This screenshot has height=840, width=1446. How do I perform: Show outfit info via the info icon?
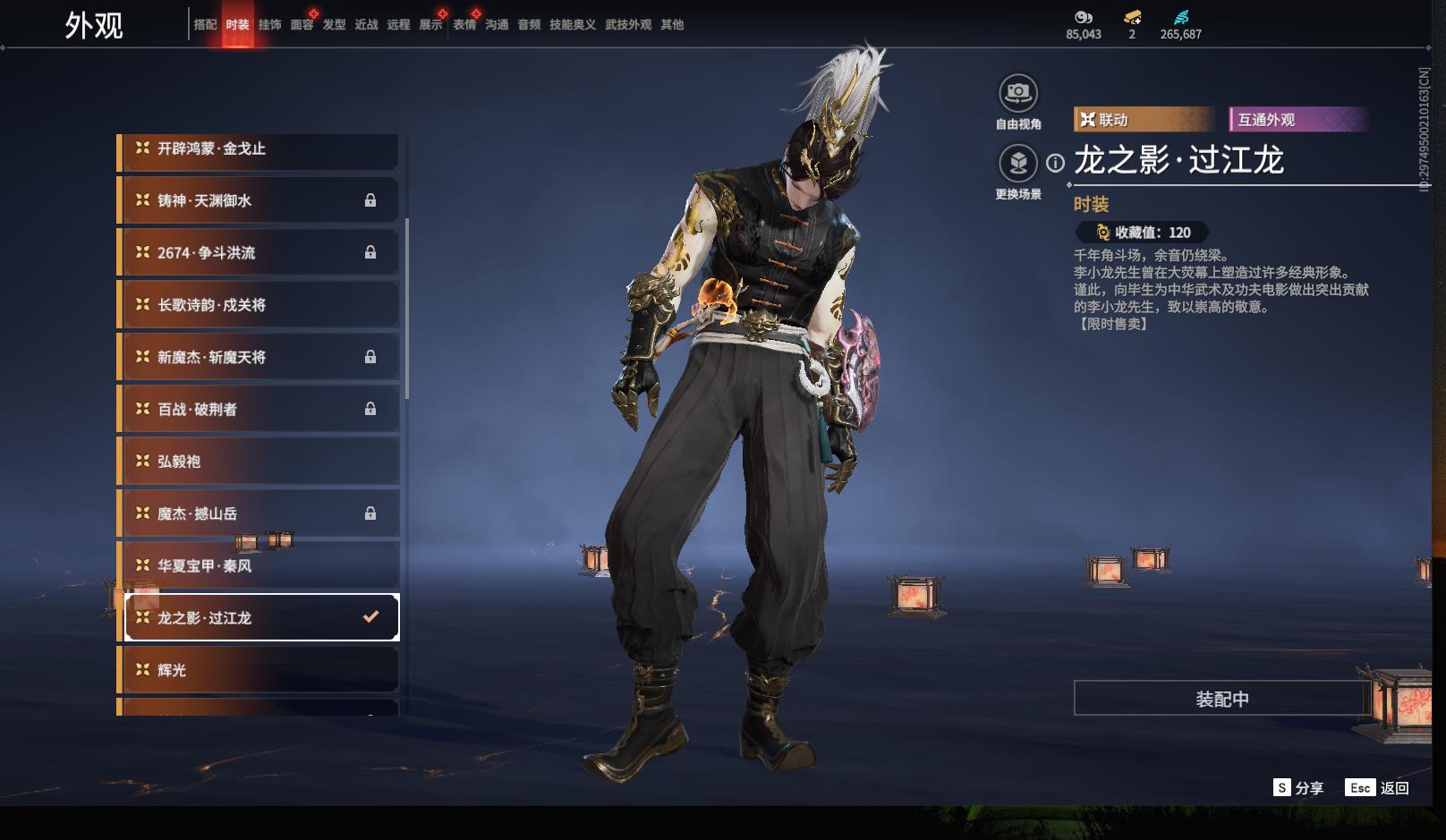point(1056,163)
